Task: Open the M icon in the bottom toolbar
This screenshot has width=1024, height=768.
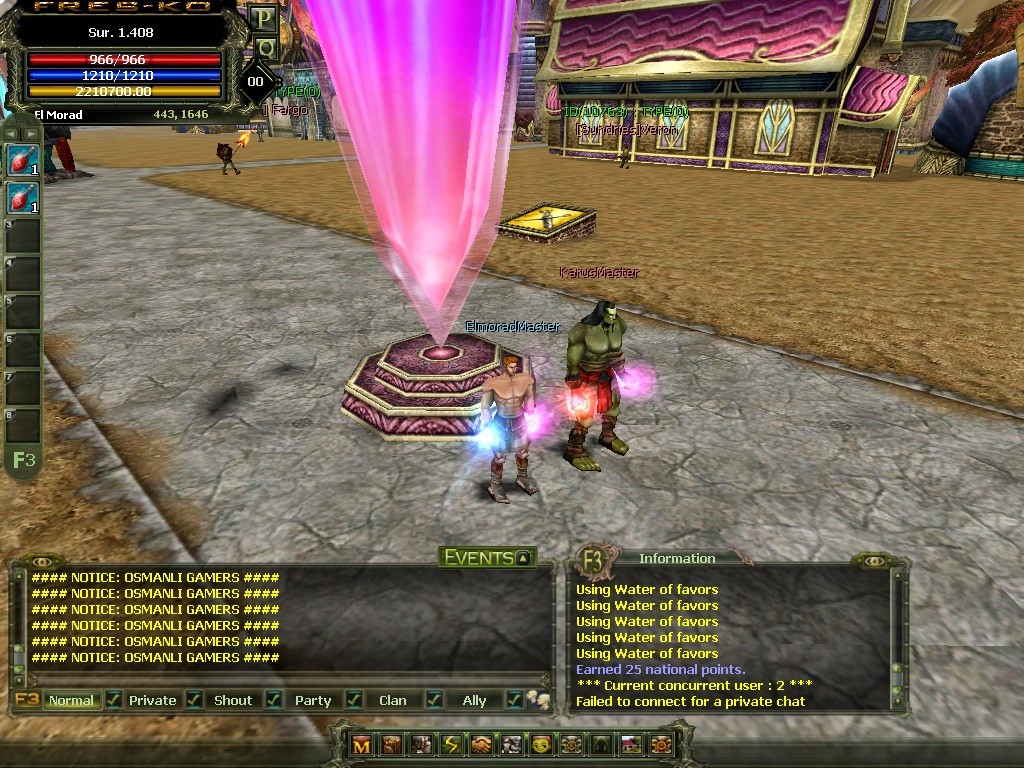Action: pyautogui.click(x=361, y=744)
